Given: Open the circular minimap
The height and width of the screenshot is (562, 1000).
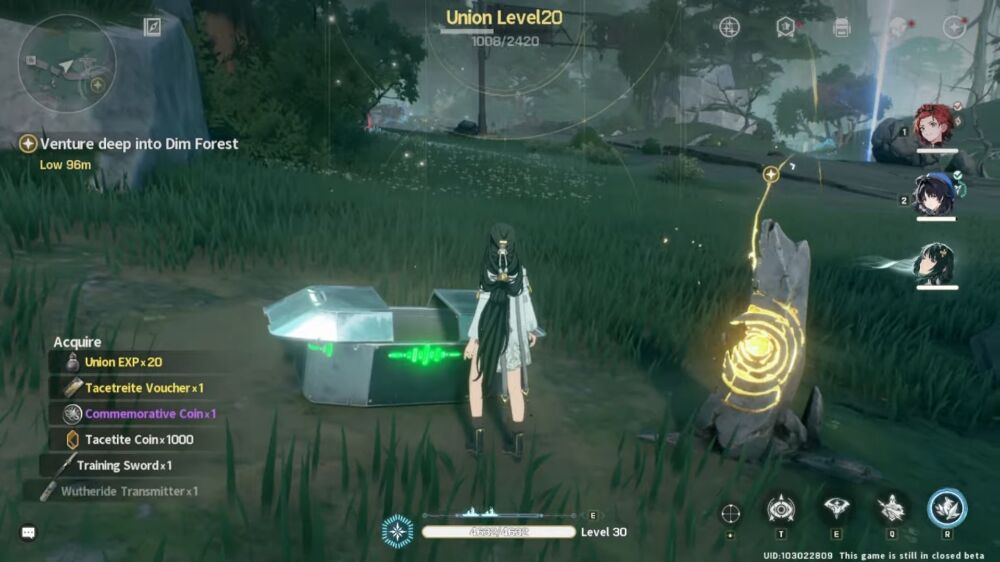Looking at the screenshot, I should pos(67,63).
